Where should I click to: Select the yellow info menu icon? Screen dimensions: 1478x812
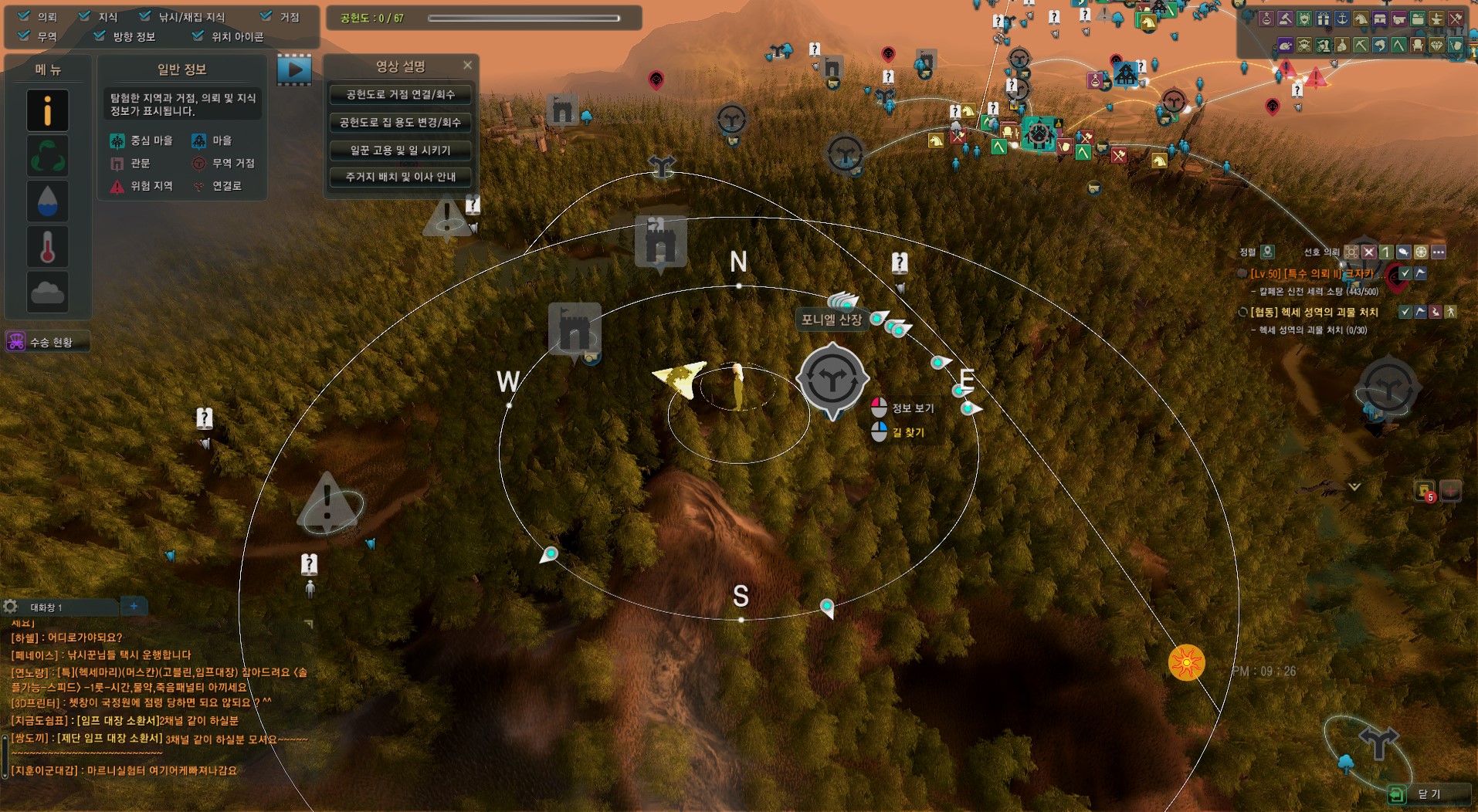tap(47, 110)
